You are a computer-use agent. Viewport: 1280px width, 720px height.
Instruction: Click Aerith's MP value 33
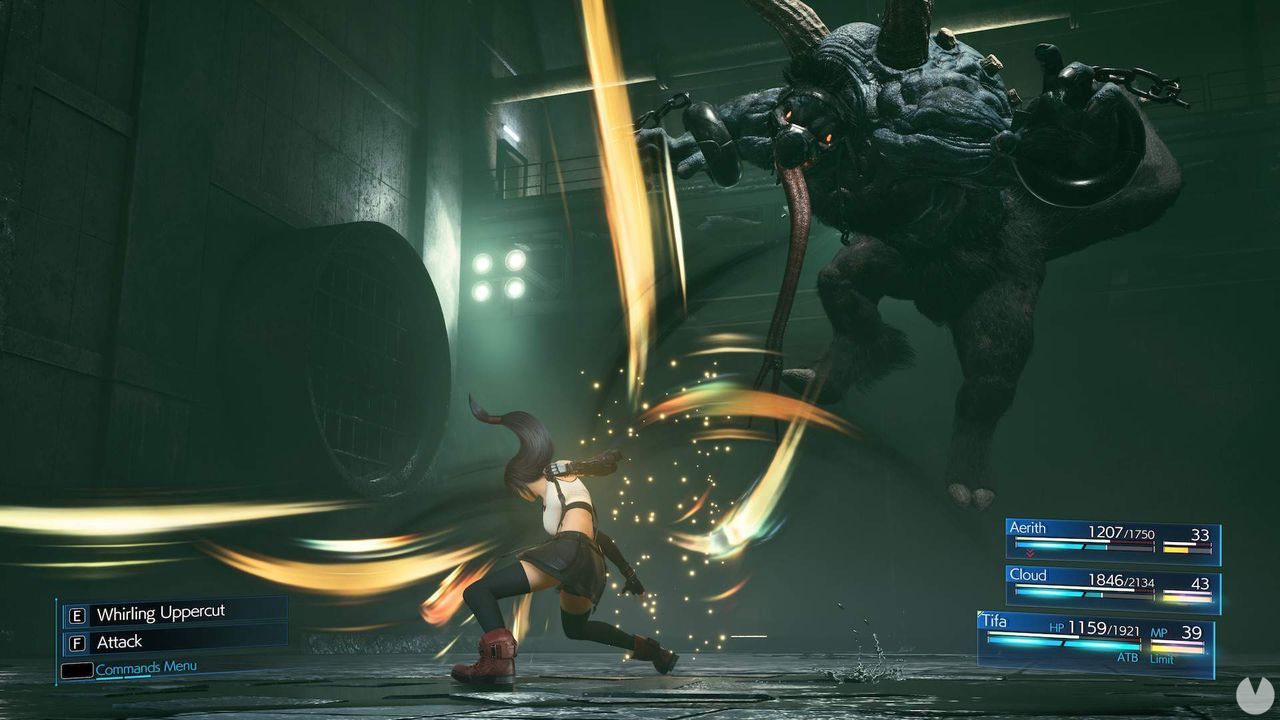coord(1201,534)
